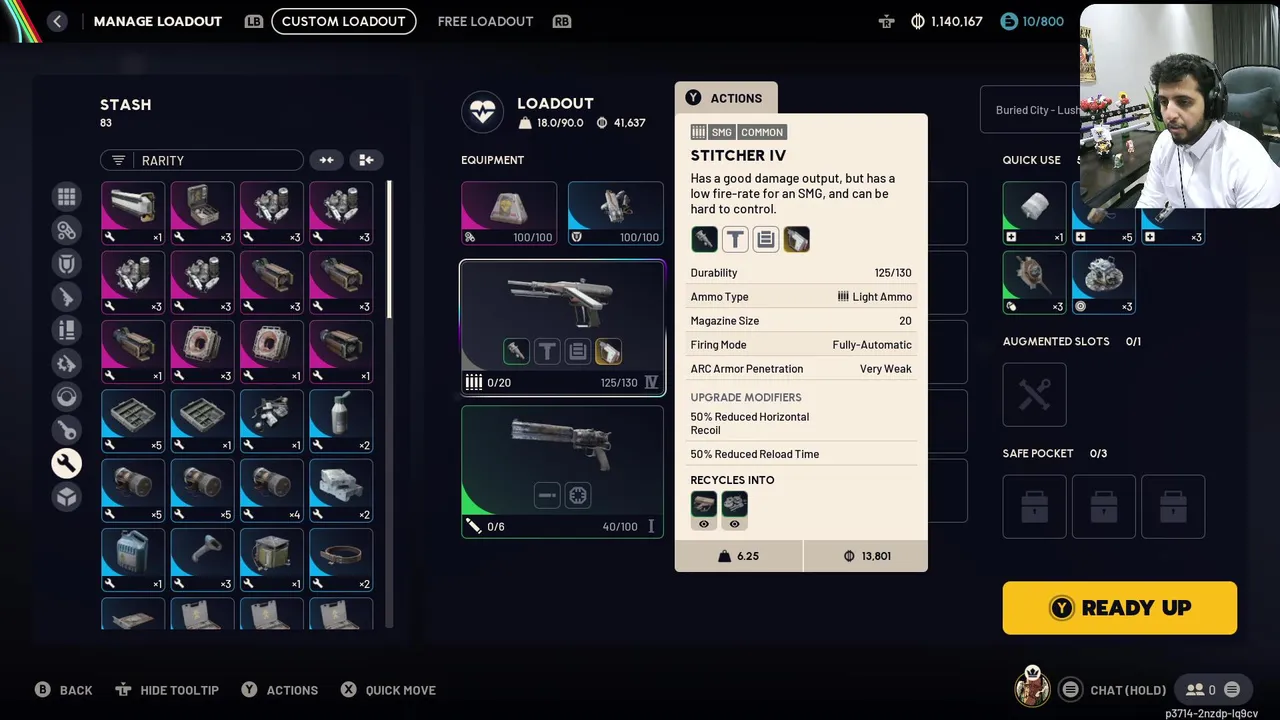Select the Stitcher IV weapon slot
Image resolution: width=1280 pixels, height=720 pixels.
pyautogui.click(x=562, y=327)
